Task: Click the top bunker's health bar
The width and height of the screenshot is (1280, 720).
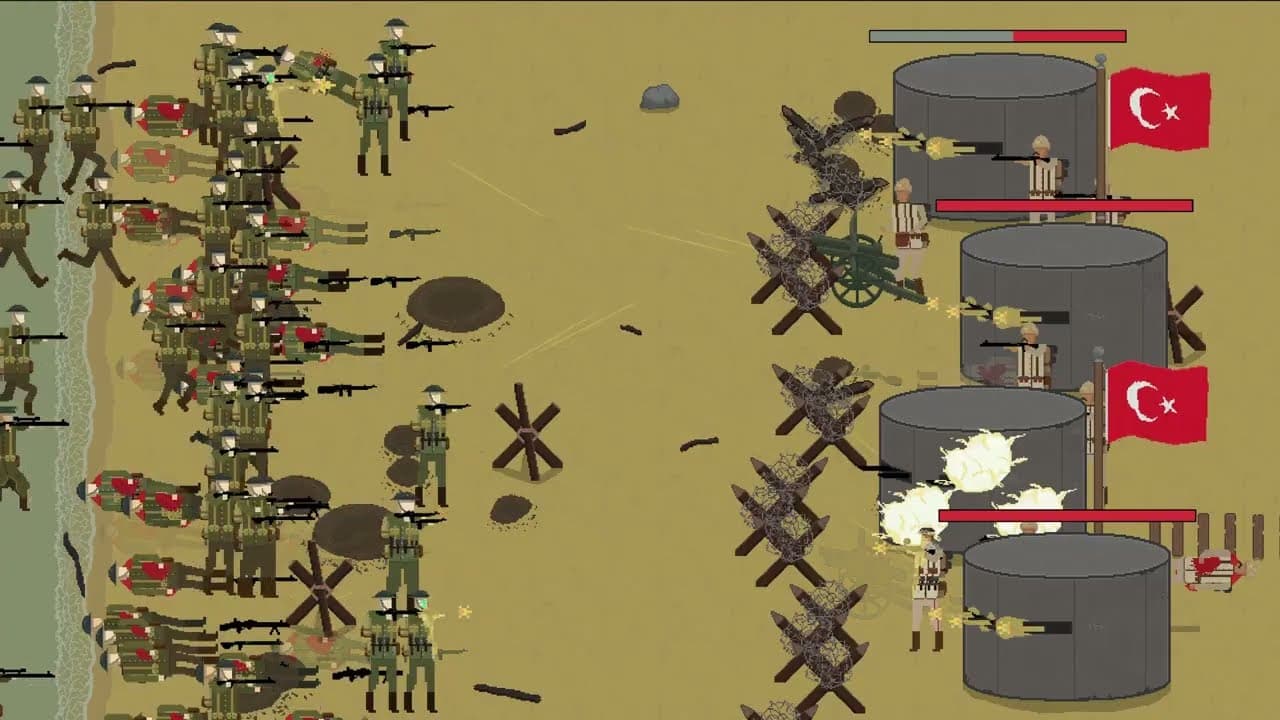Action: (1000, 35)
